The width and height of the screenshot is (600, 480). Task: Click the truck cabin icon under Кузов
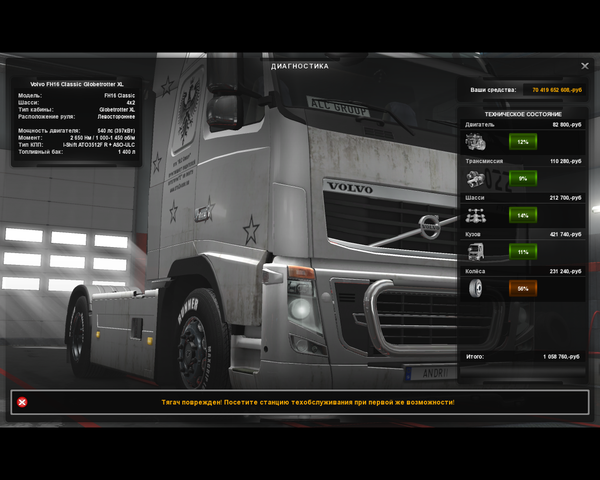pyautogui.click(x=476, y=252)
